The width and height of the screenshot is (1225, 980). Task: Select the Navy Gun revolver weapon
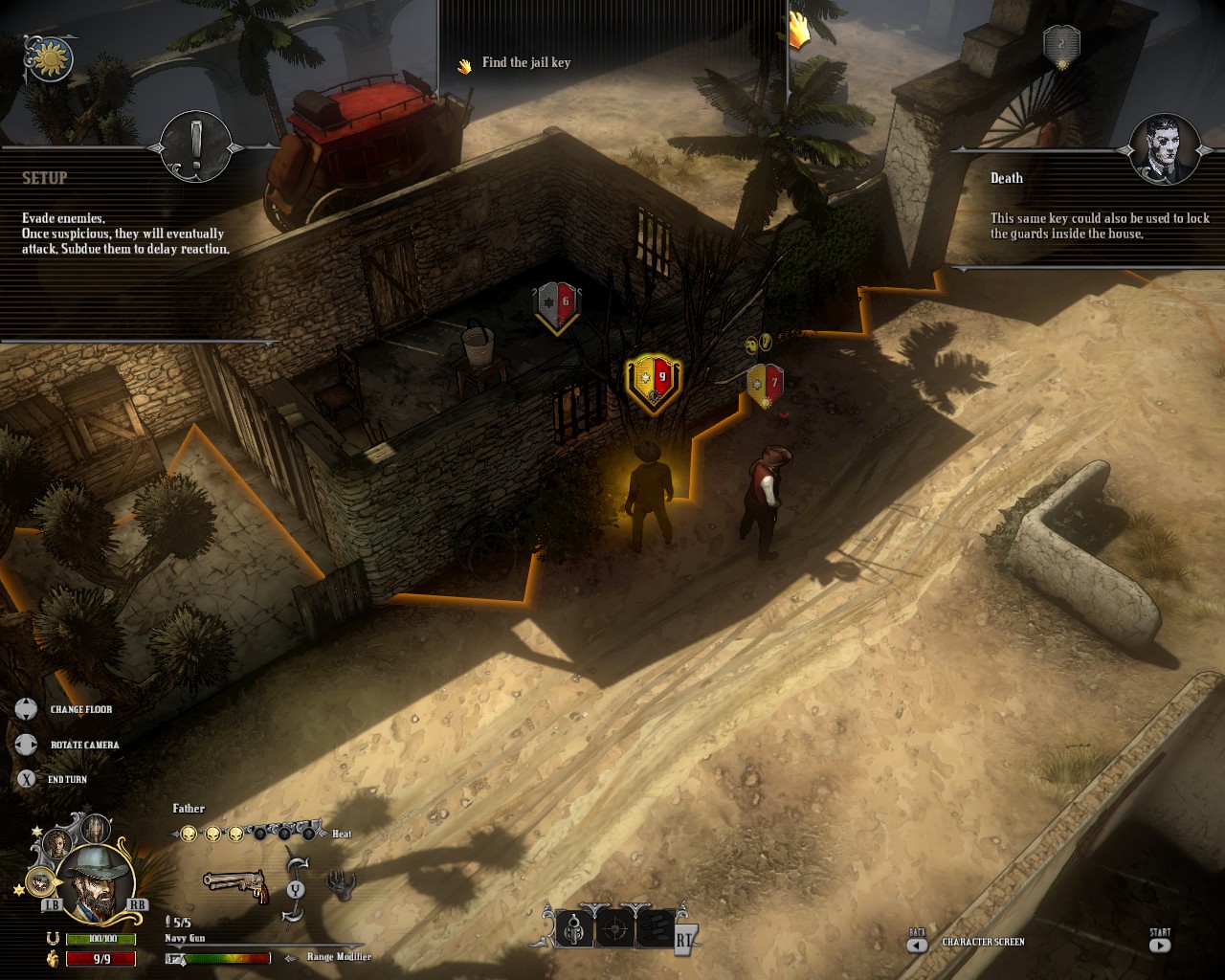(235, 884)
